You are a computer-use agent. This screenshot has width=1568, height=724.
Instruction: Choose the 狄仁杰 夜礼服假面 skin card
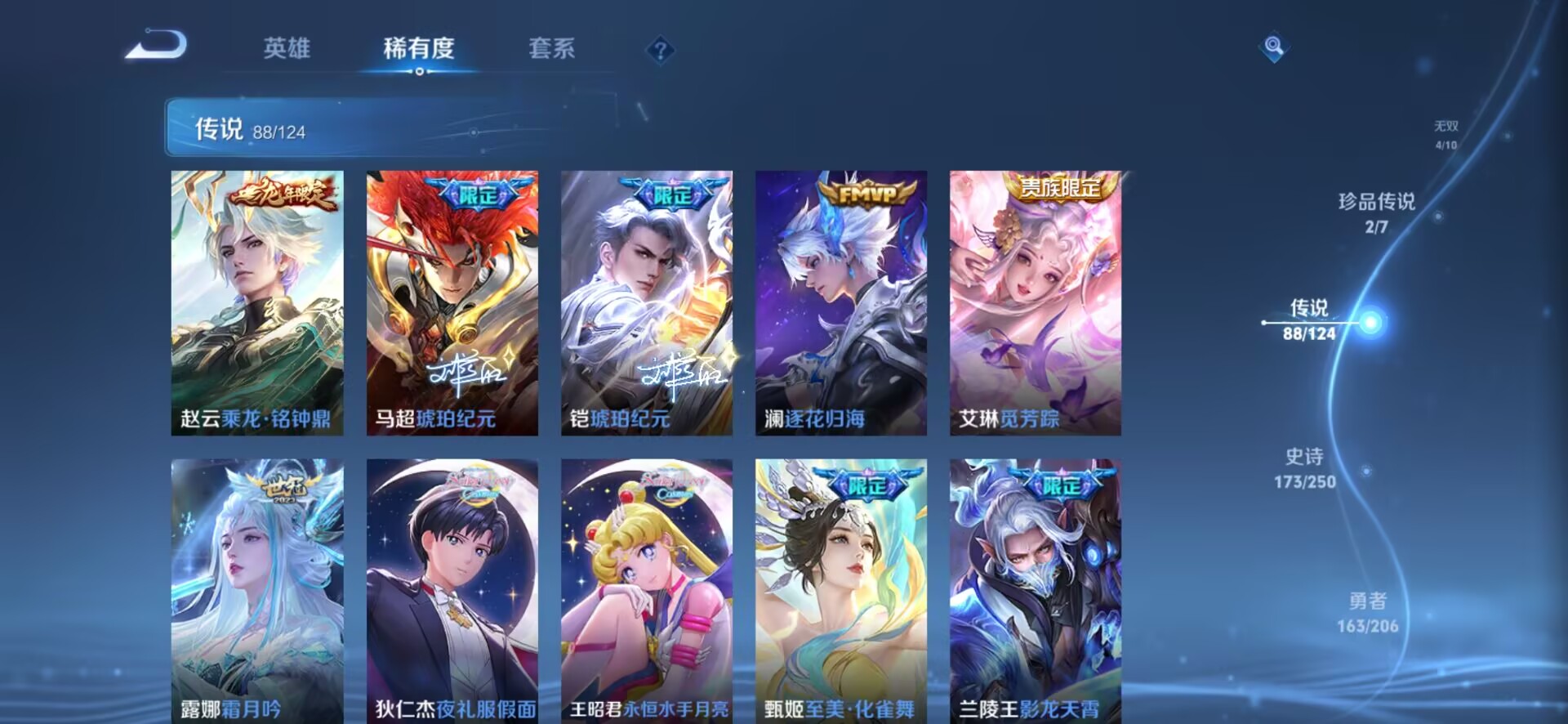[x=452, y=590]
